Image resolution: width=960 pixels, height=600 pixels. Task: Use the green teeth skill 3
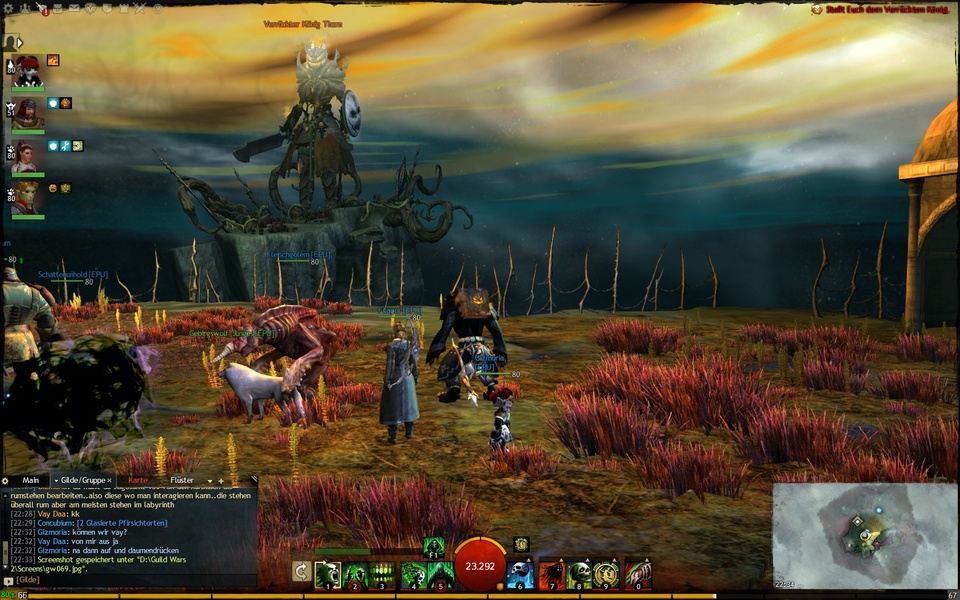point(383,574)
